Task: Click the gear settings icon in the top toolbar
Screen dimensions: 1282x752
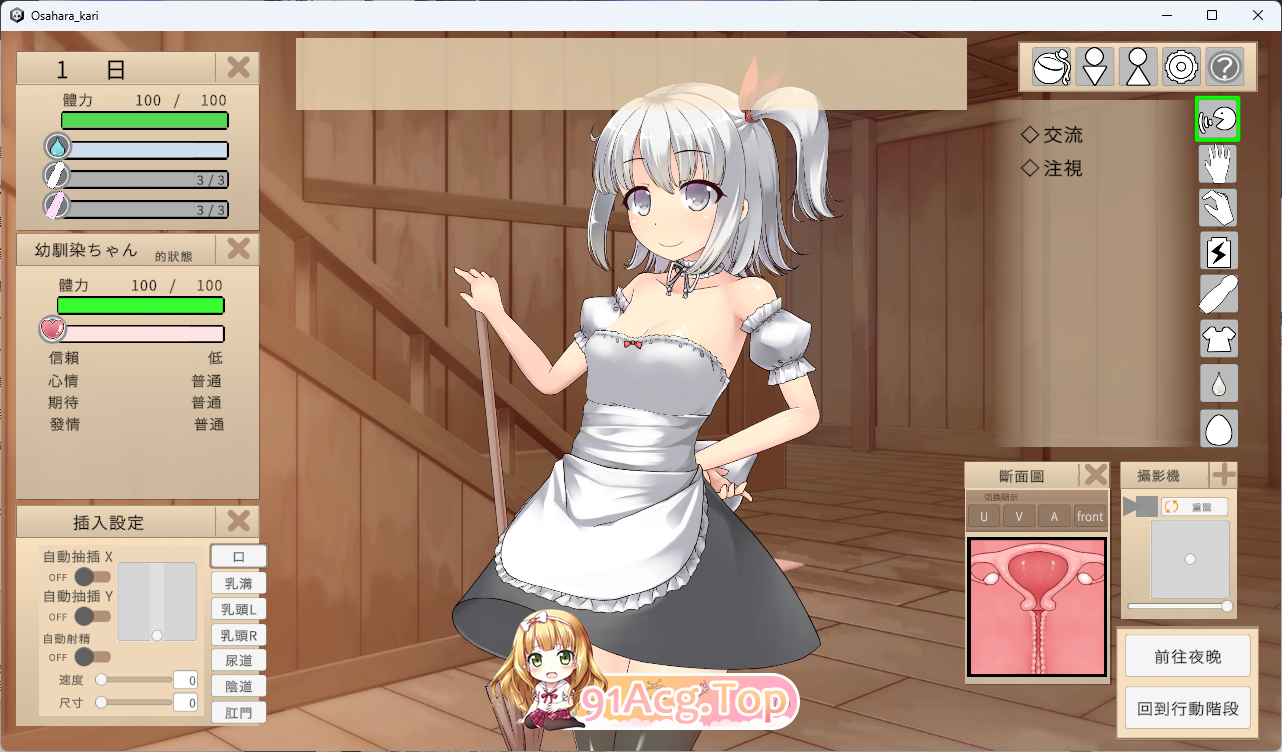Action: click(1183, 66)
